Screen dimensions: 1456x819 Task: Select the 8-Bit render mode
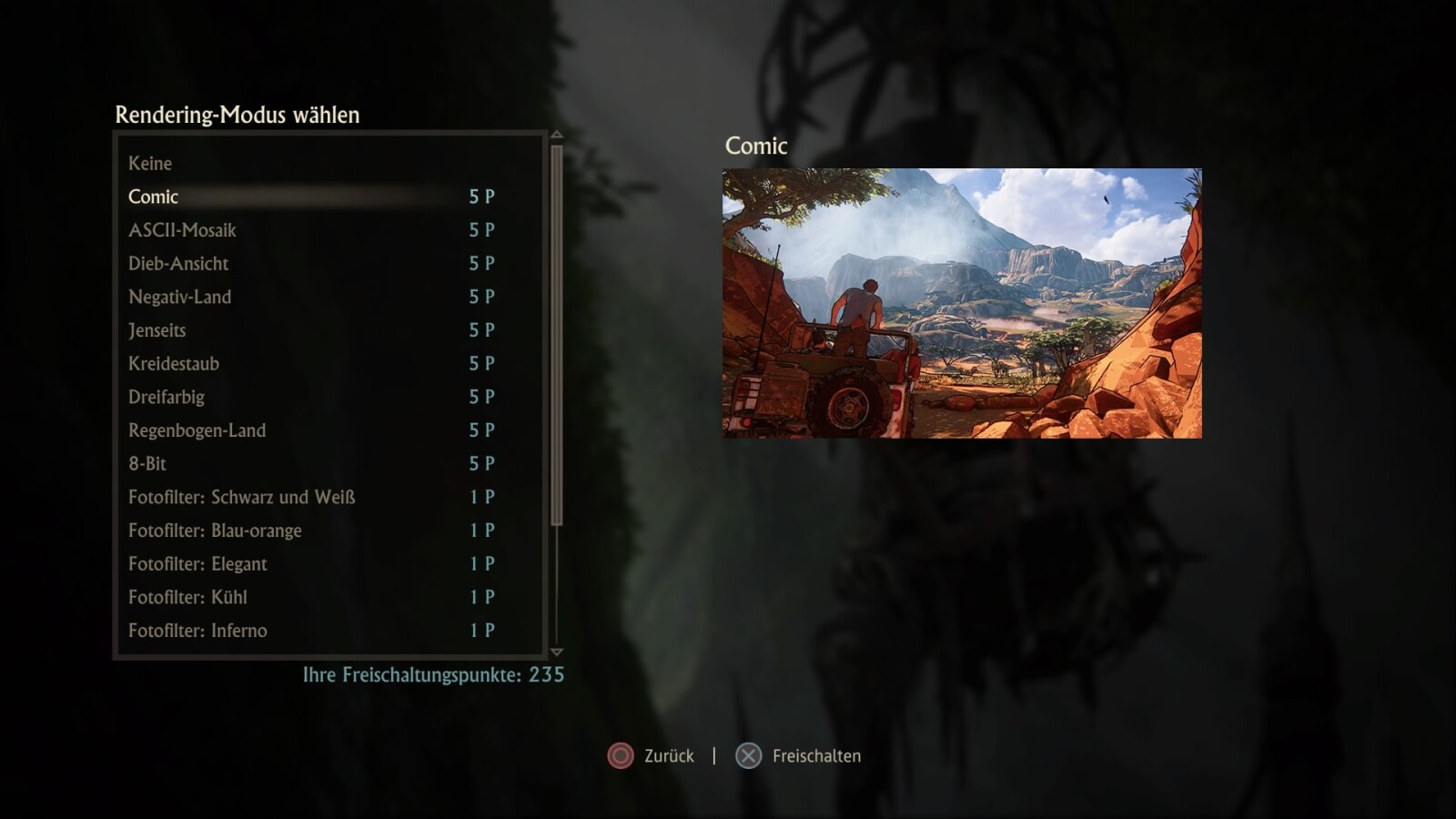point(147,464)
